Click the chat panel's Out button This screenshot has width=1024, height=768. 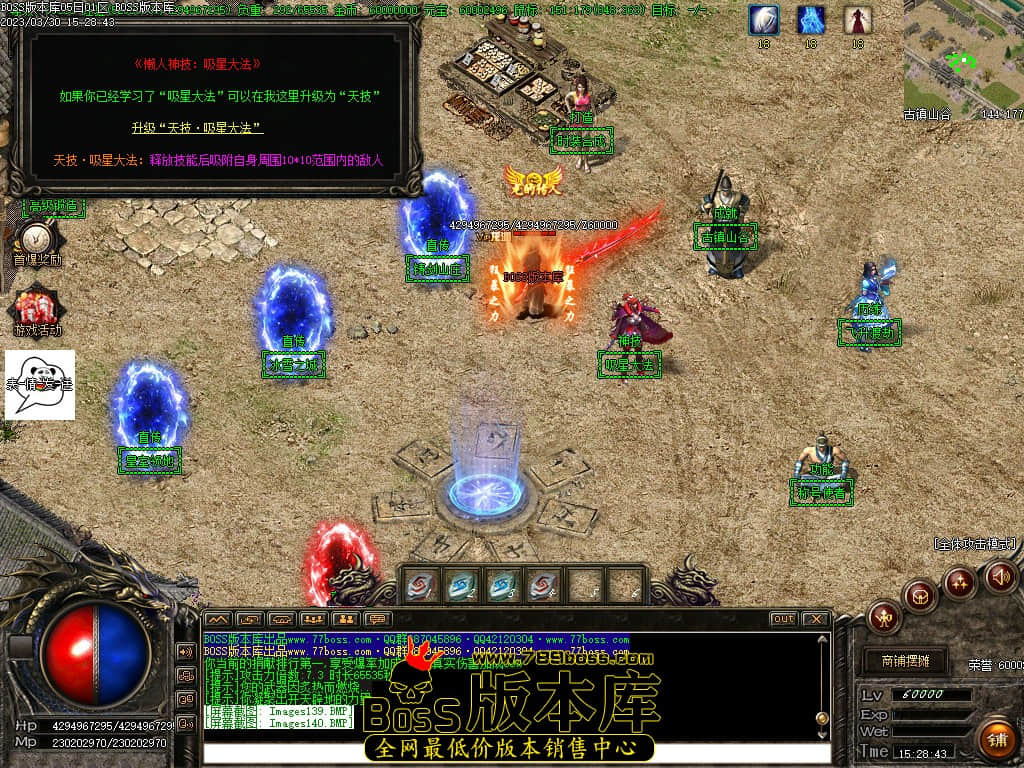(783, 619)
